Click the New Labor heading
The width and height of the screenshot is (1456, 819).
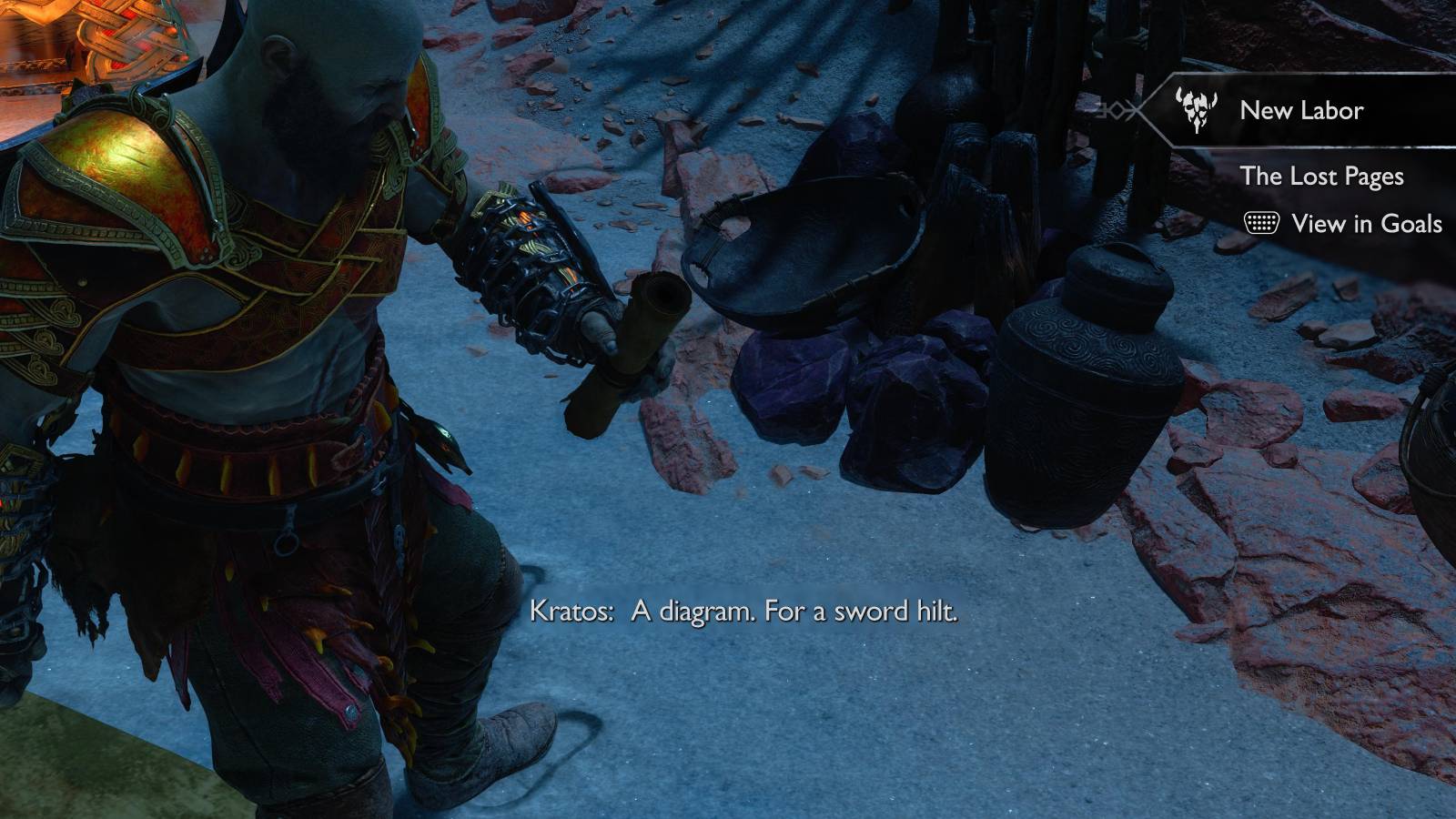[1301, 110]
